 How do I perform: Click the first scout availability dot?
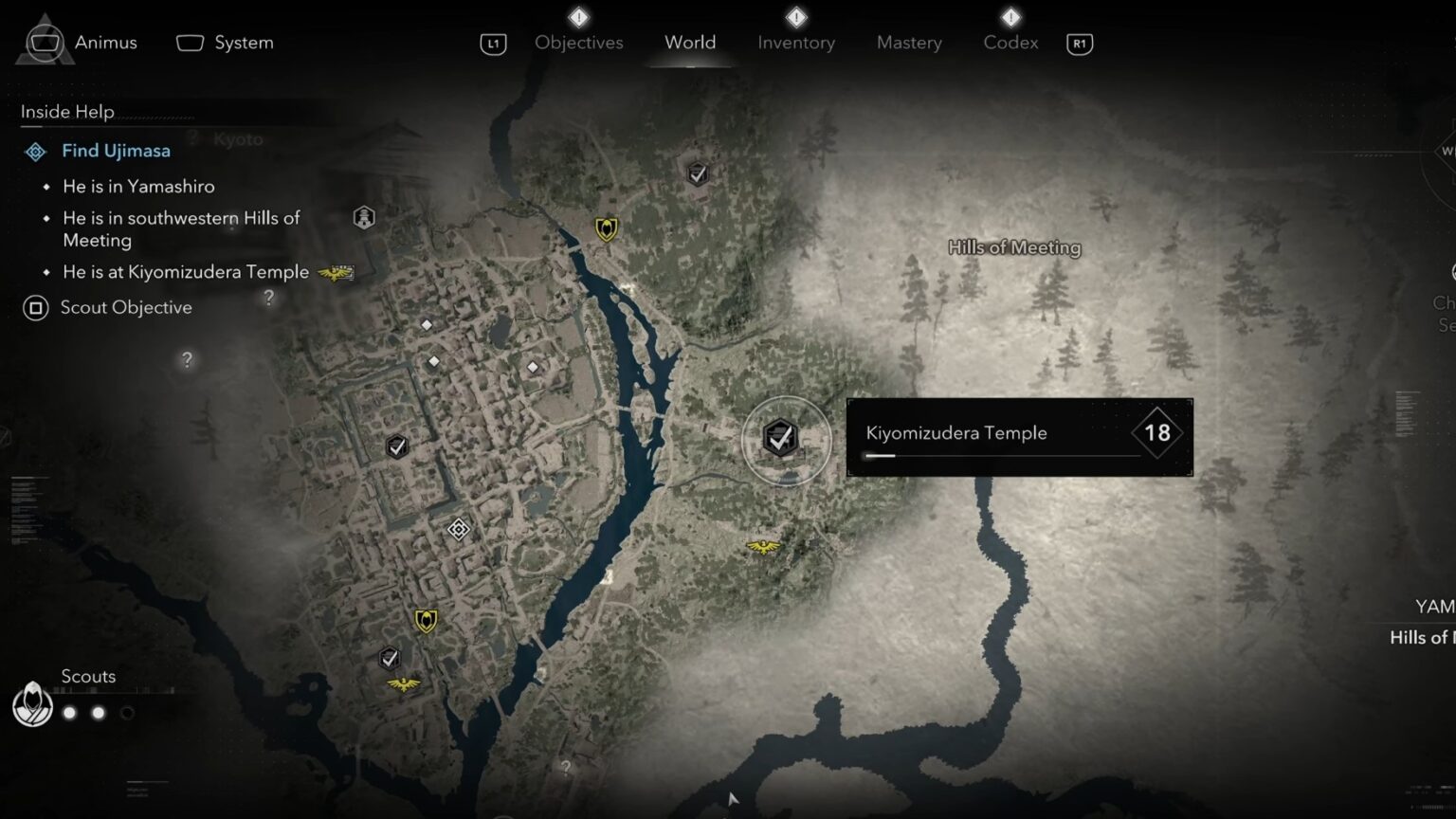68,712
